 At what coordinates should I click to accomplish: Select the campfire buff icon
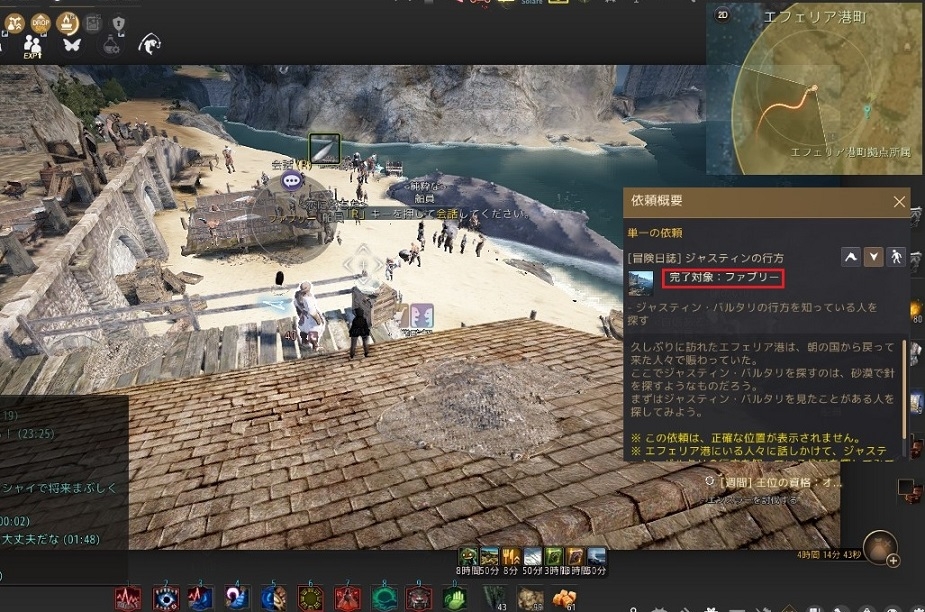click(x=68, y=22)
